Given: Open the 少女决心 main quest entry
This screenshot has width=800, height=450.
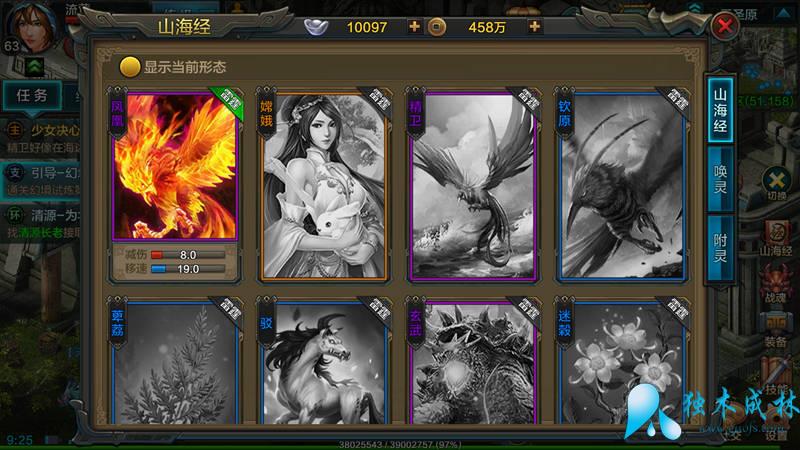Looking at the screenshot, I should (40, 130).
